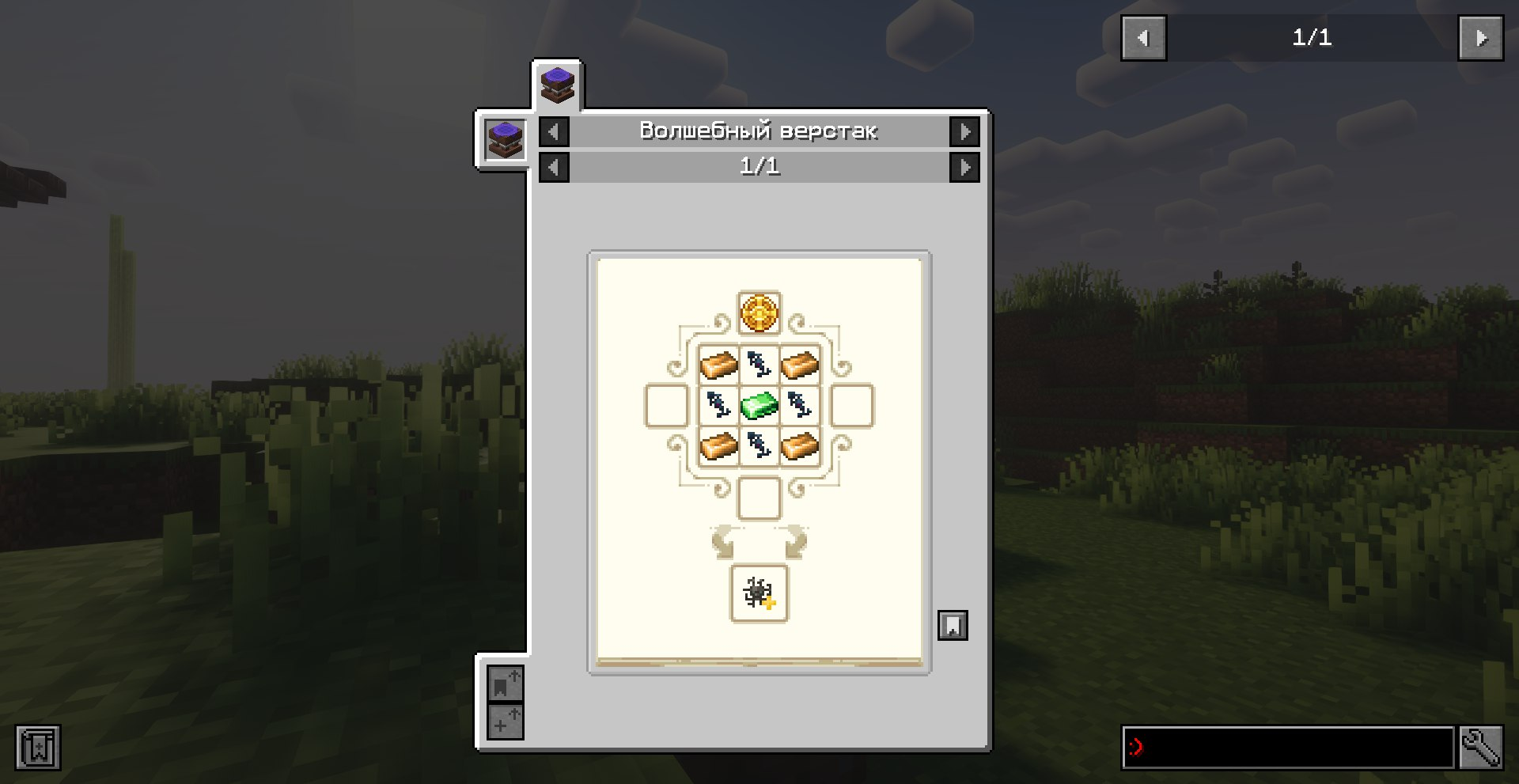Show previous recipe page
This screenshot has width=1519, height=784.
(x=554, y=167)
